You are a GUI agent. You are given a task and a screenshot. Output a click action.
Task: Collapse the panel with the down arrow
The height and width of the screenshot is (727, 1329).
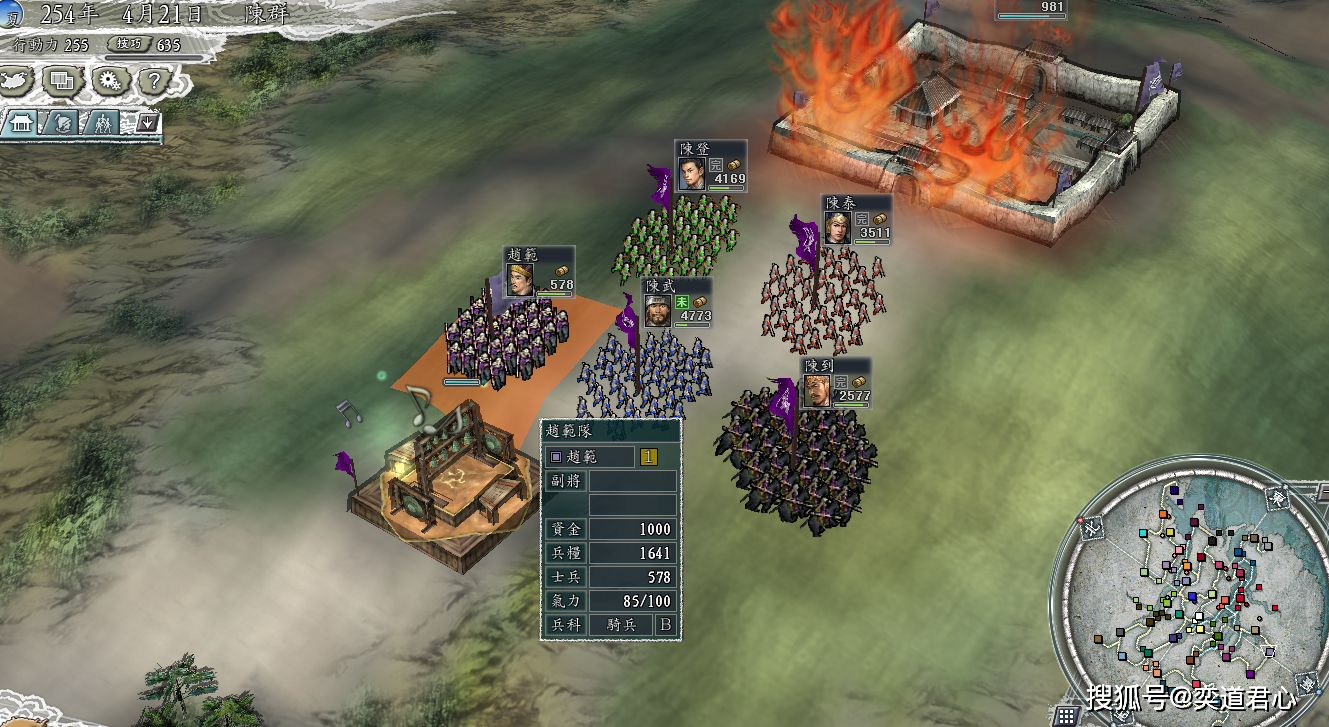[147, 123]
